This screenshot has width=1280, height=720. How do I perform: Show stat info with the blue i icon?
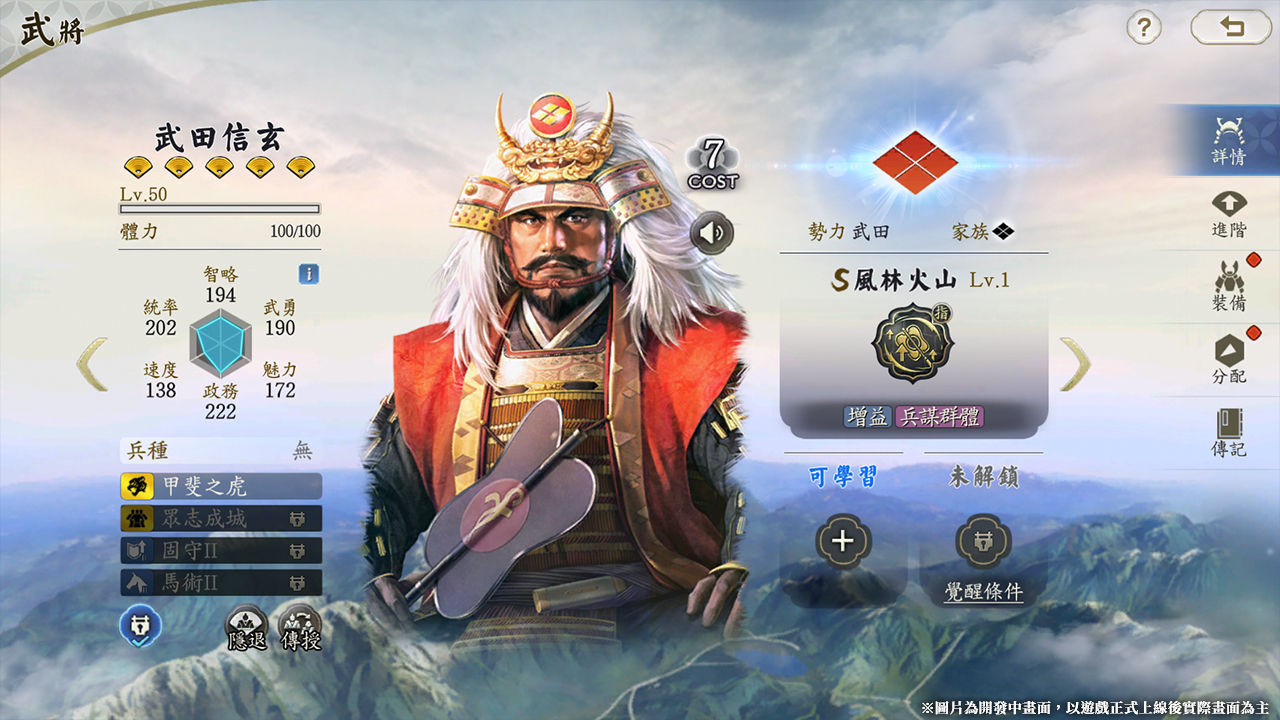[x=309, y=274]
